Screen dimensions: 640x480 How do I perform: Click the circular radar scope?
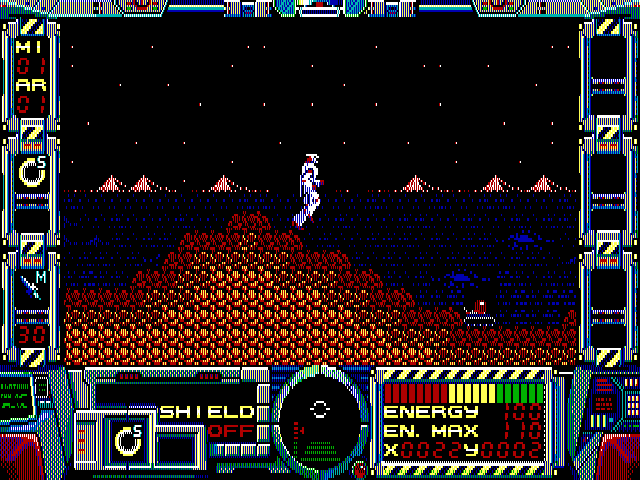[x=320, y=411]
